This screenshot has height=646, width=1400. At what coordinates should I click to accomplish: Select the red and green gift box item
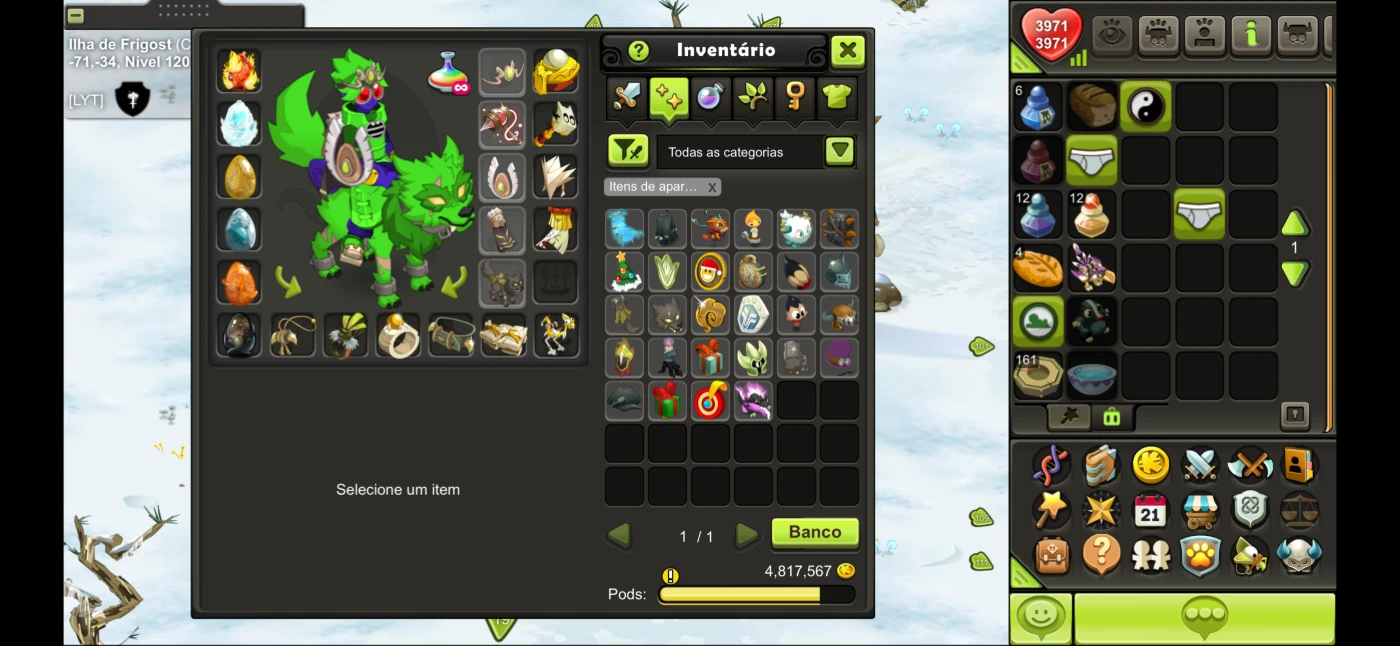pyautogui.click(x=667, y=400)
